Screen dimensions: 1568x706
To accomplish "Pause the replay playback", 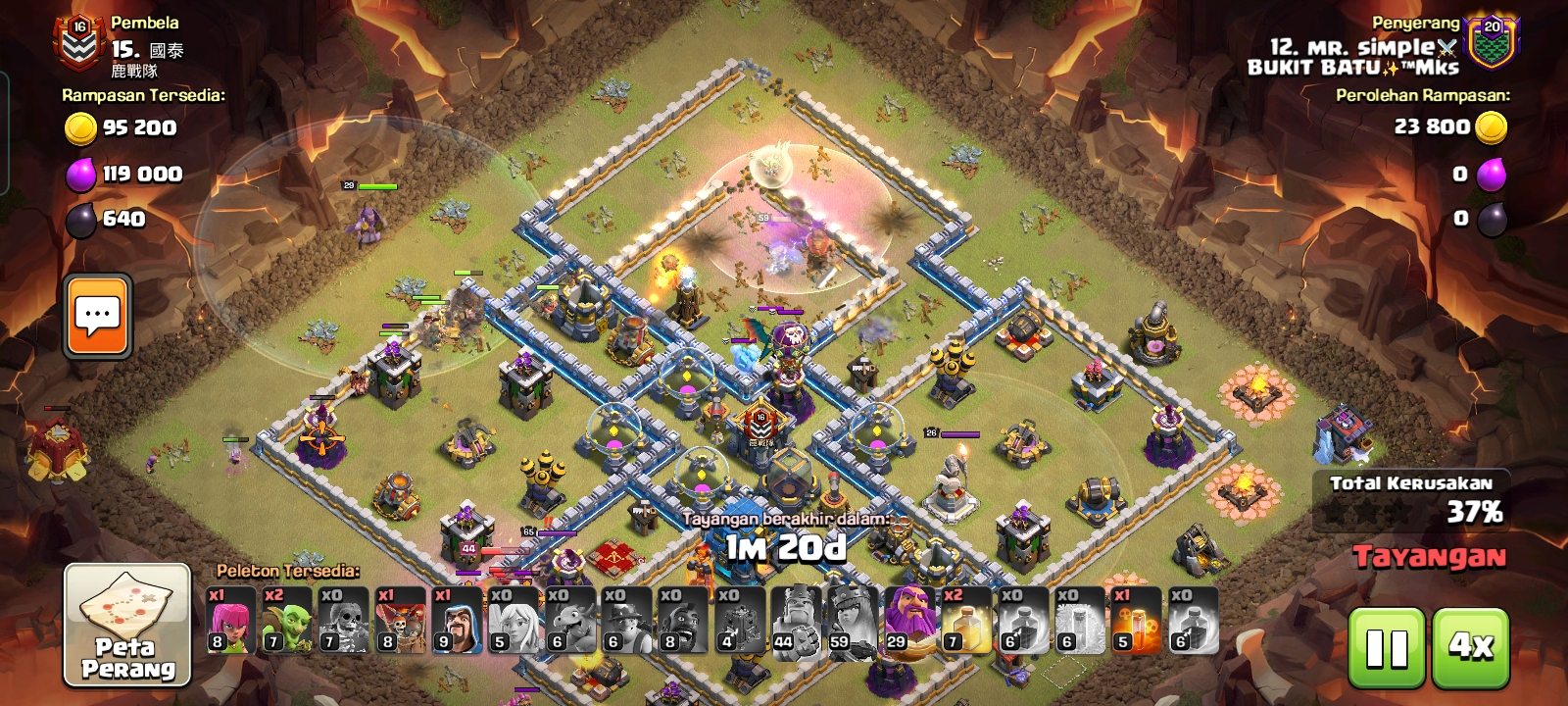I will click(1387, 647).
